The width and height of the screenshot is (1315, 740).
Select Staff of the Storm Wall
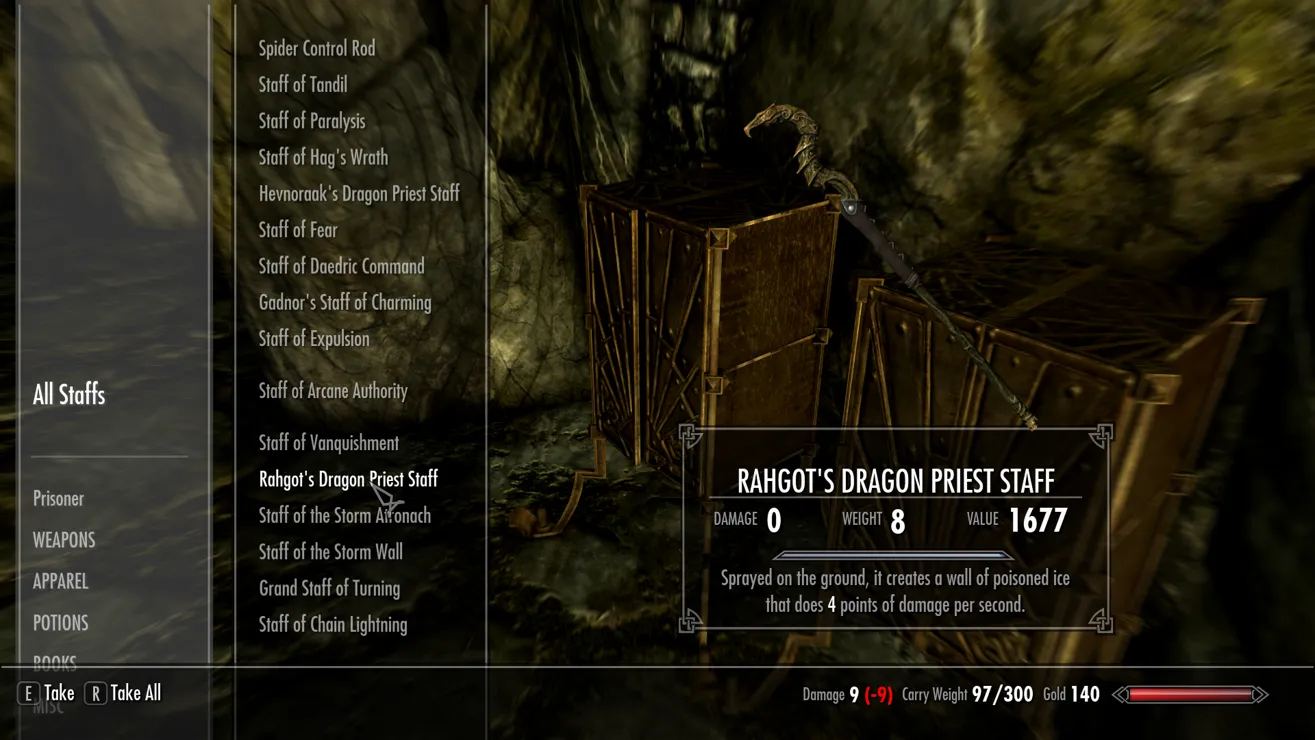(330, 552)
